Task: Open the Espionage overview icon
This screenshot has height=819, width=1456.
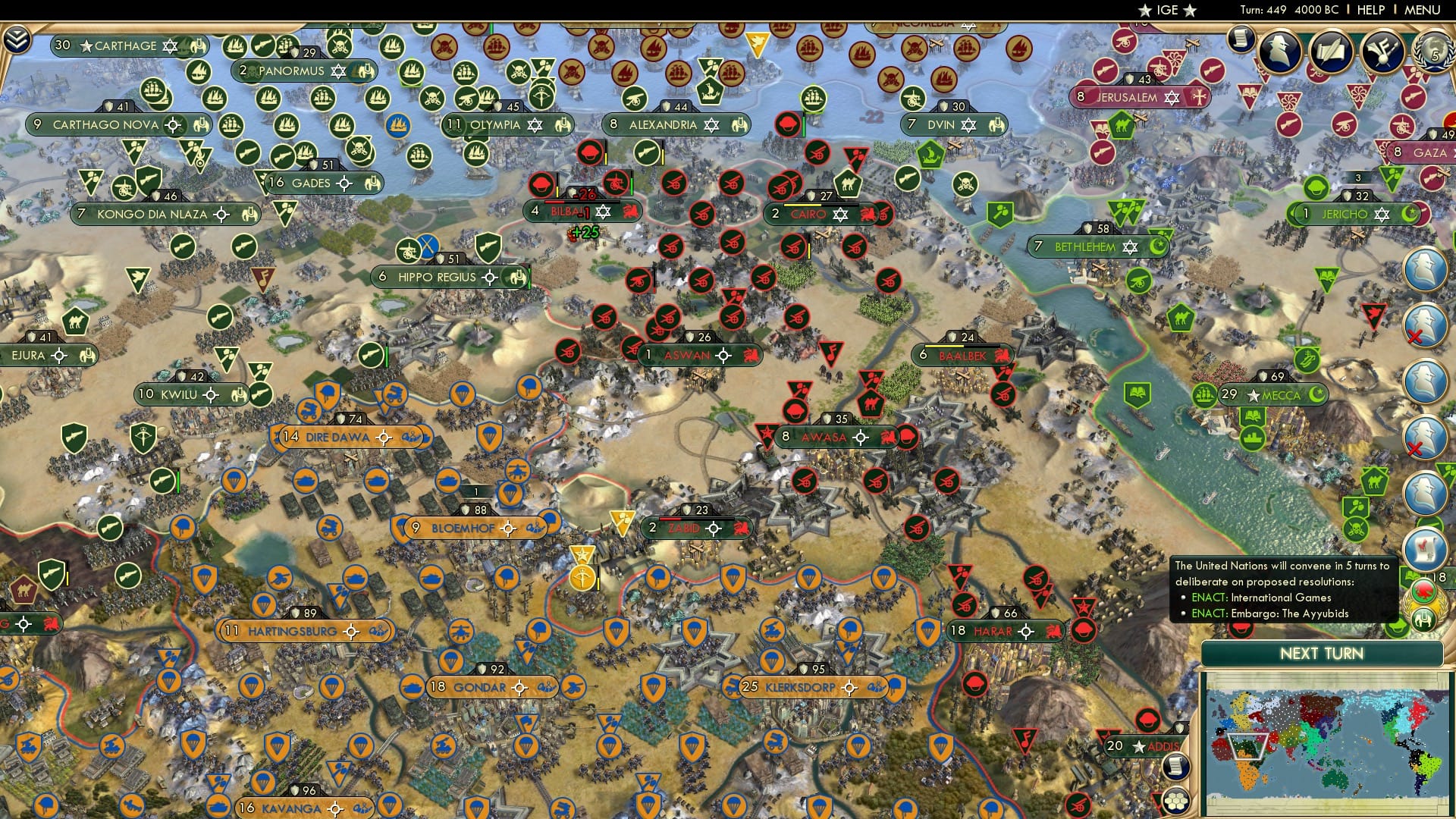Action: click(x=1280, y=52)
